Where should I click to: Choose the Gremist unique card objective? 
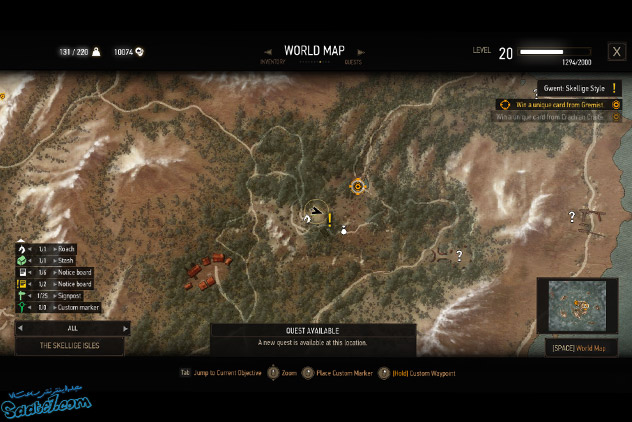click(x=559, y=104)
